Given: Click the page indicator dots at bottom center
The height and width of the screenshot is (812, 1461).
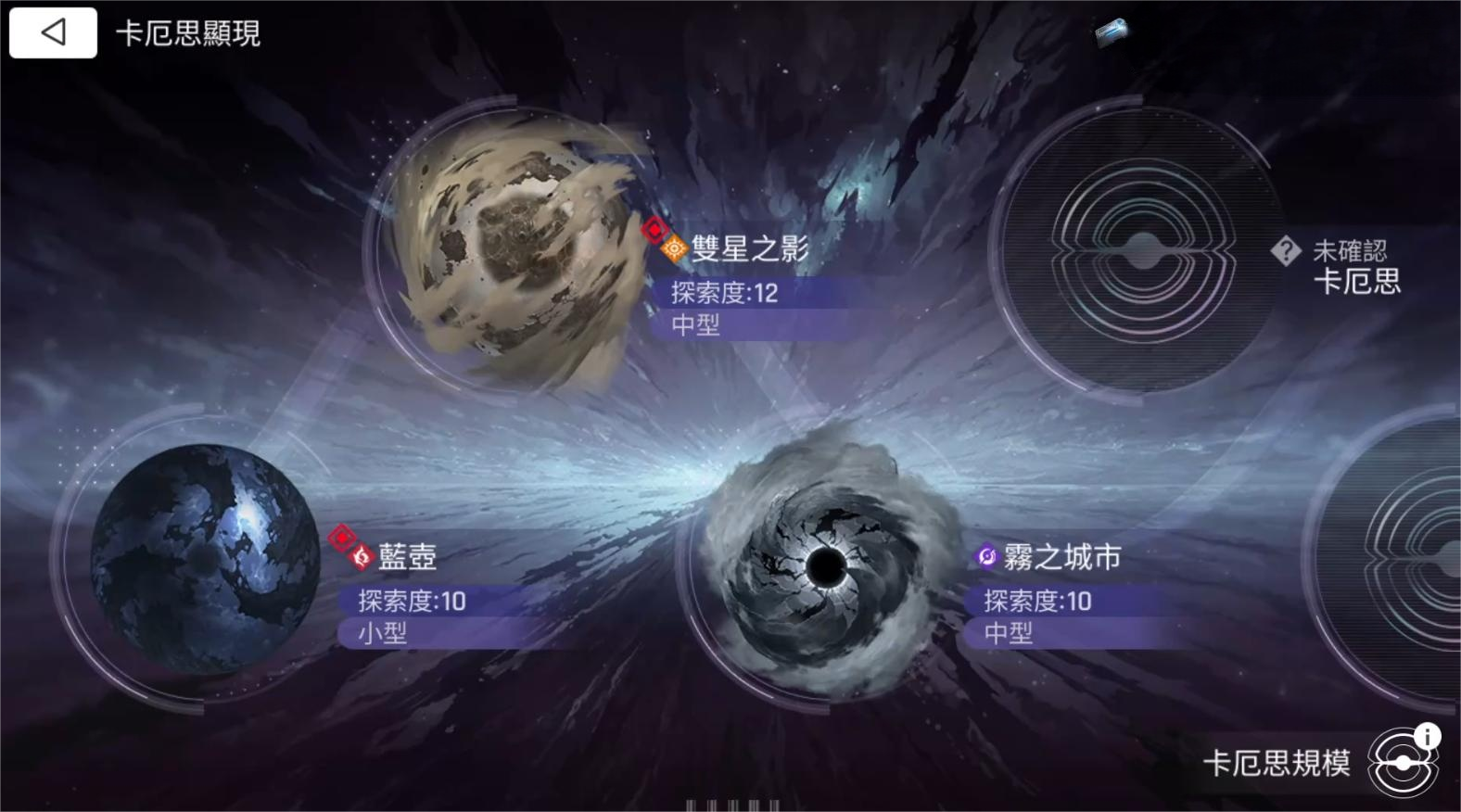Looking at the screenshot, I should tap(730, 805).
